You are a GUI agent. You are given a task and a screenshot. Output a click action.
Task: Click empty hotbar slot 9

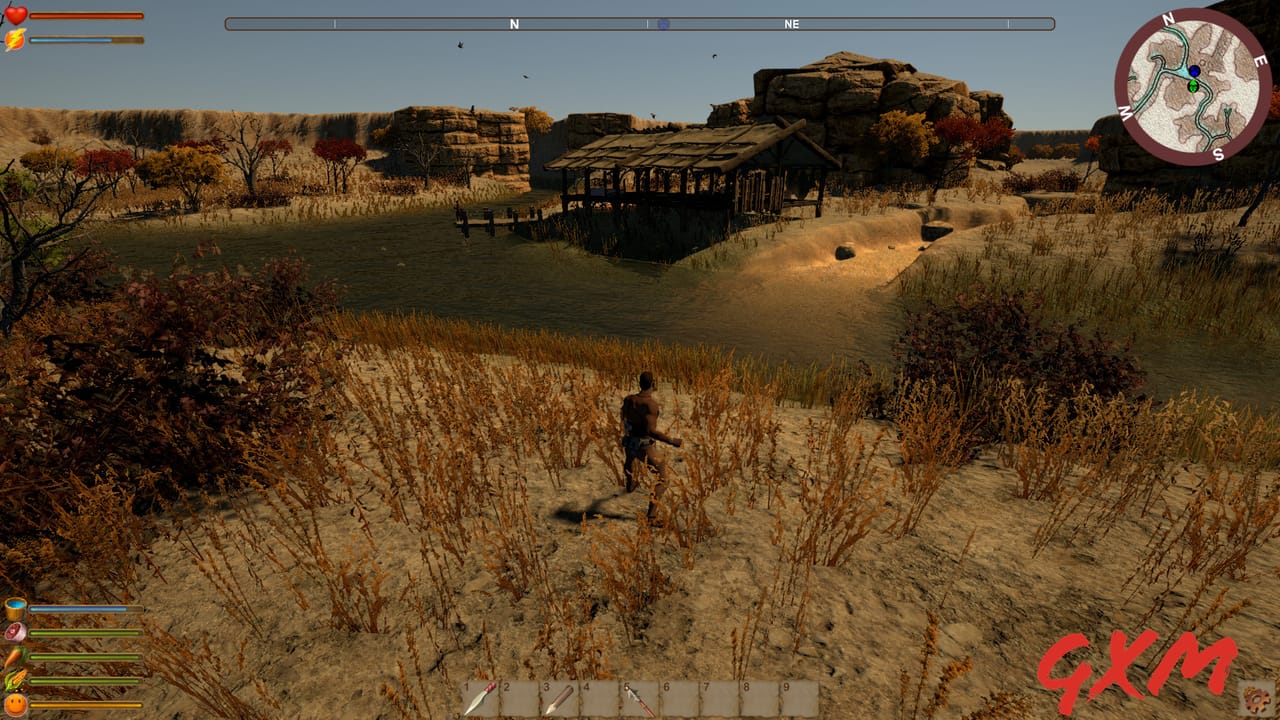(x=797, y=697)
